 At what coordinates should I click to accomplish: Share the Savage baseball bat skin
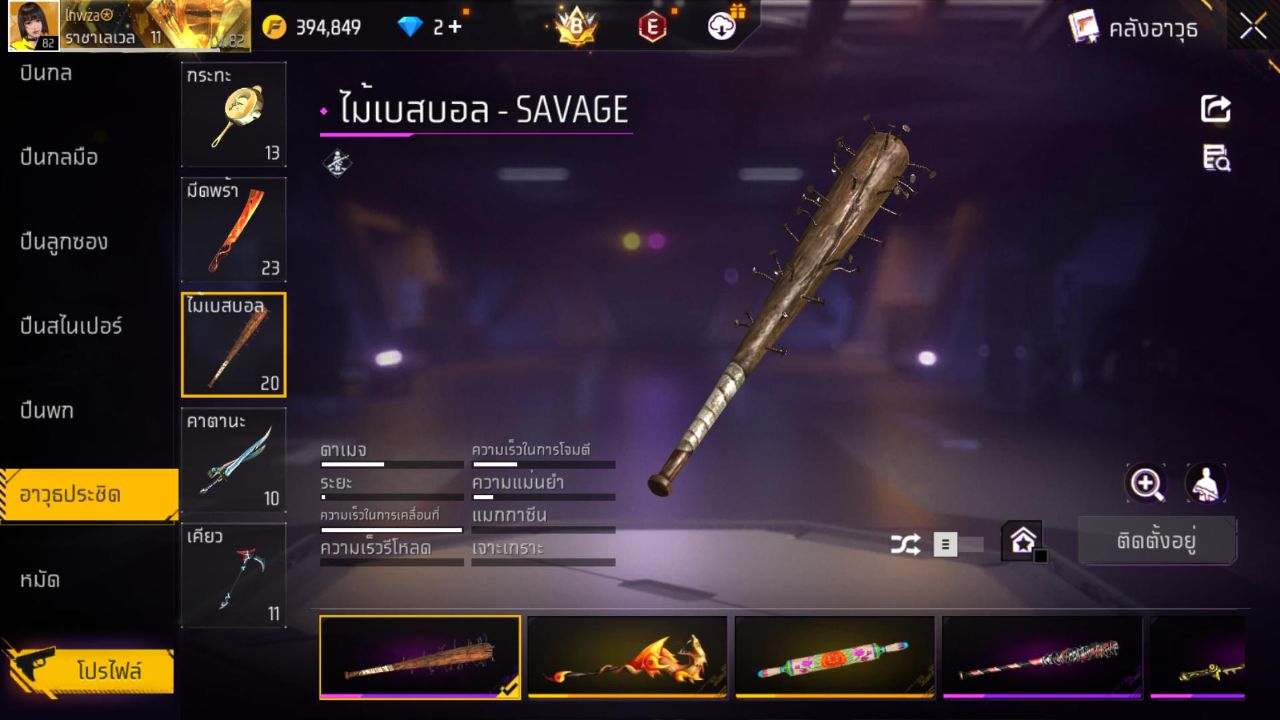(1216, 109)
